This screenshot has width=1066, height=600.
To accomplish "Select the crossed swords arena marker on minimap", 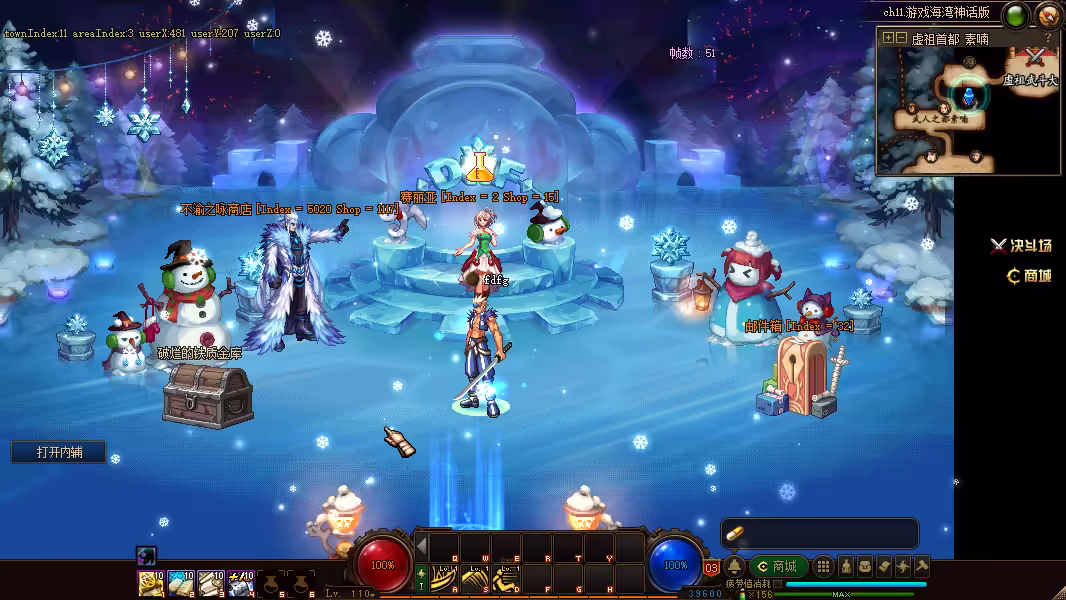I will click(1035, 58).
